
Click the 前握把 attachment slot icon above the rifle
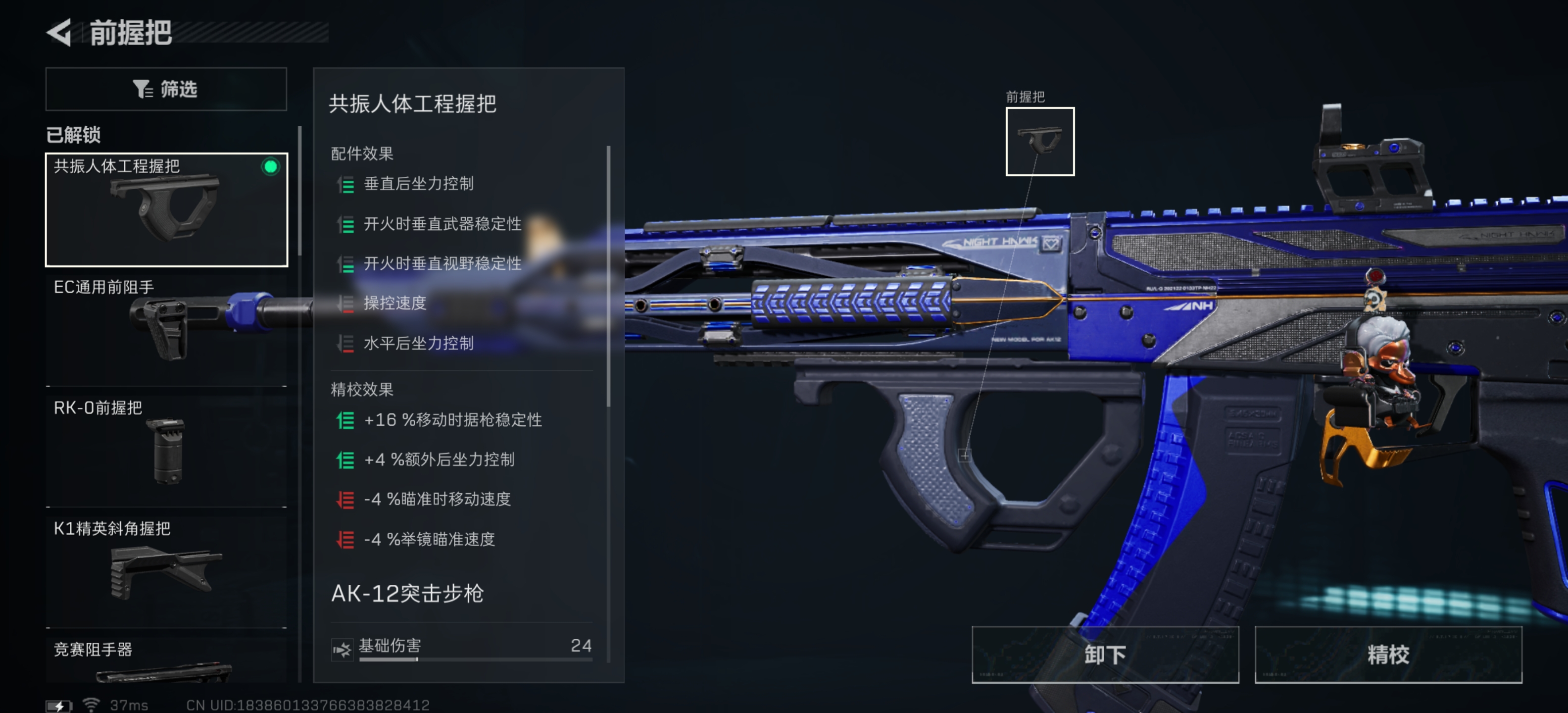[1040, 142]
